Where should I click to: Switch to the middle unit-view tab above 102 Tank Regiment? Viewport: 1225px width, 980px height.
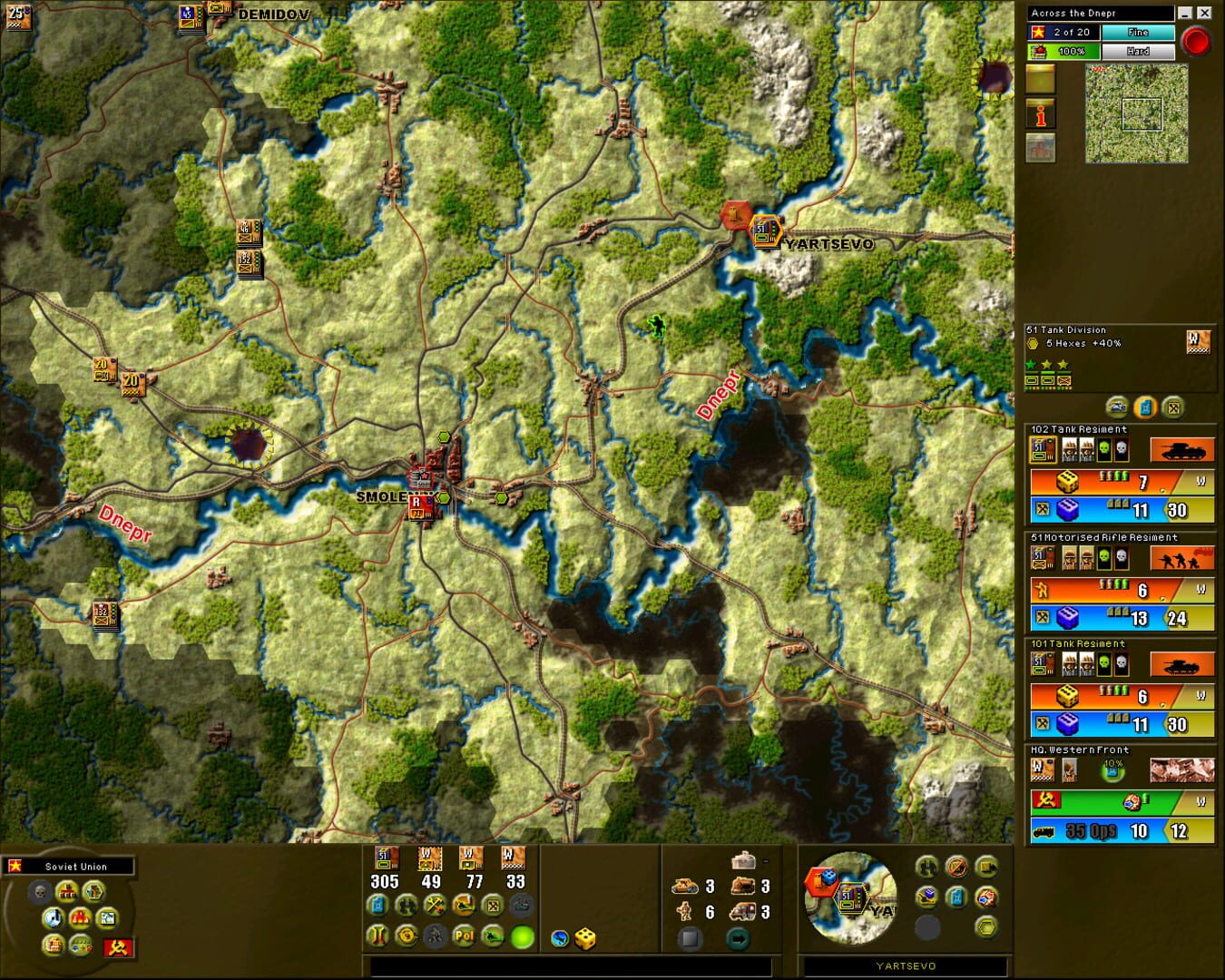coord(1145,408)
